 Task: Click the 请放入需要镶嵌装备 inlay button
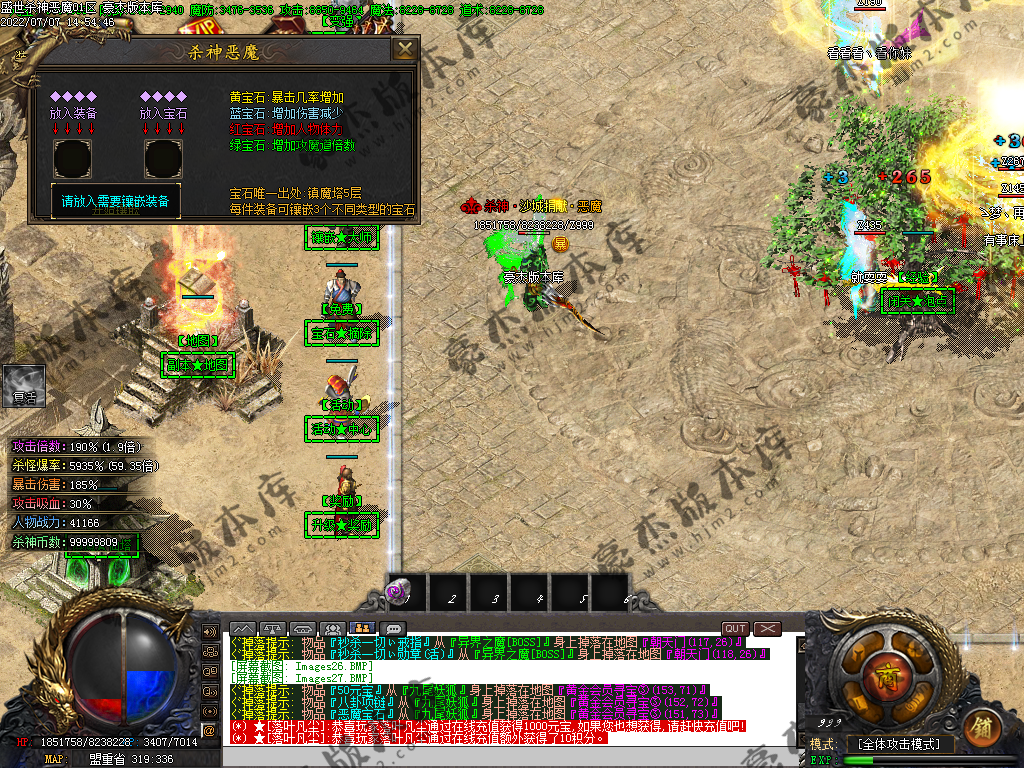[116, 201]
